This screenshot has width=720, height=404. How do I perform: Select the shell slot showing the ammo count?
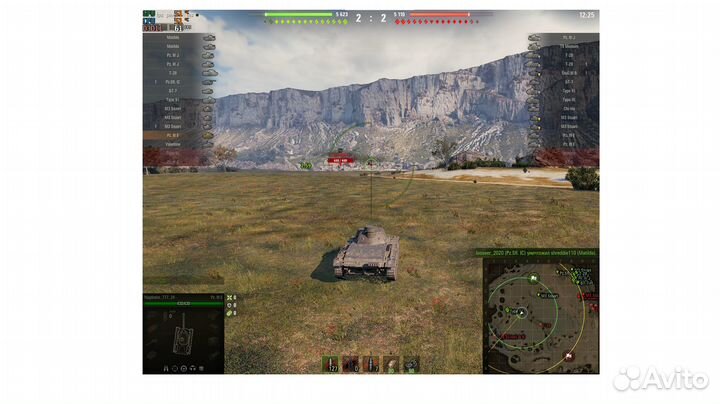pos(330,364)
